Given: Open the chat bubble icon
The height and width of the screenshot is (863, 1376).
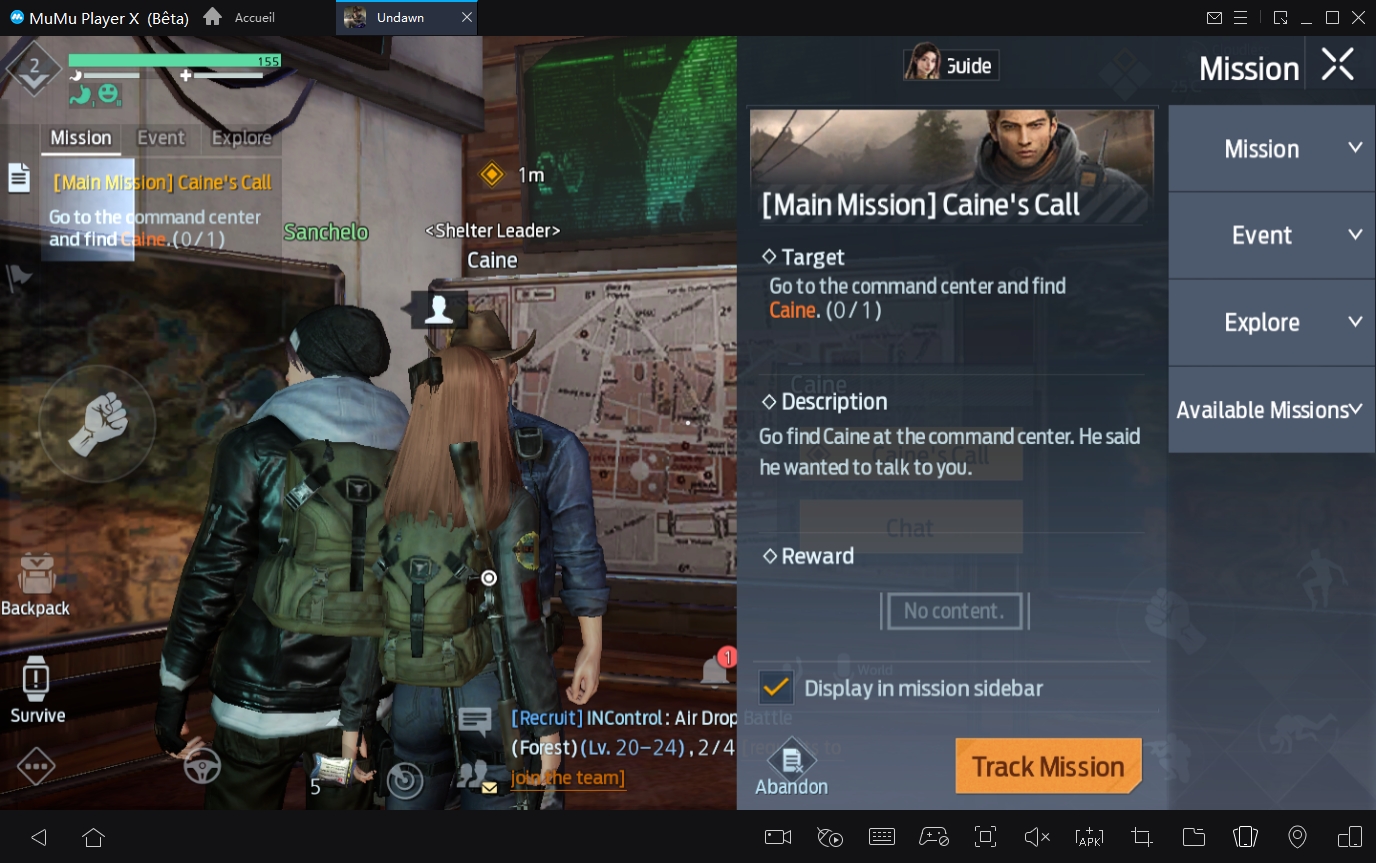Looking at the screenshot, I should coord(474,718).
